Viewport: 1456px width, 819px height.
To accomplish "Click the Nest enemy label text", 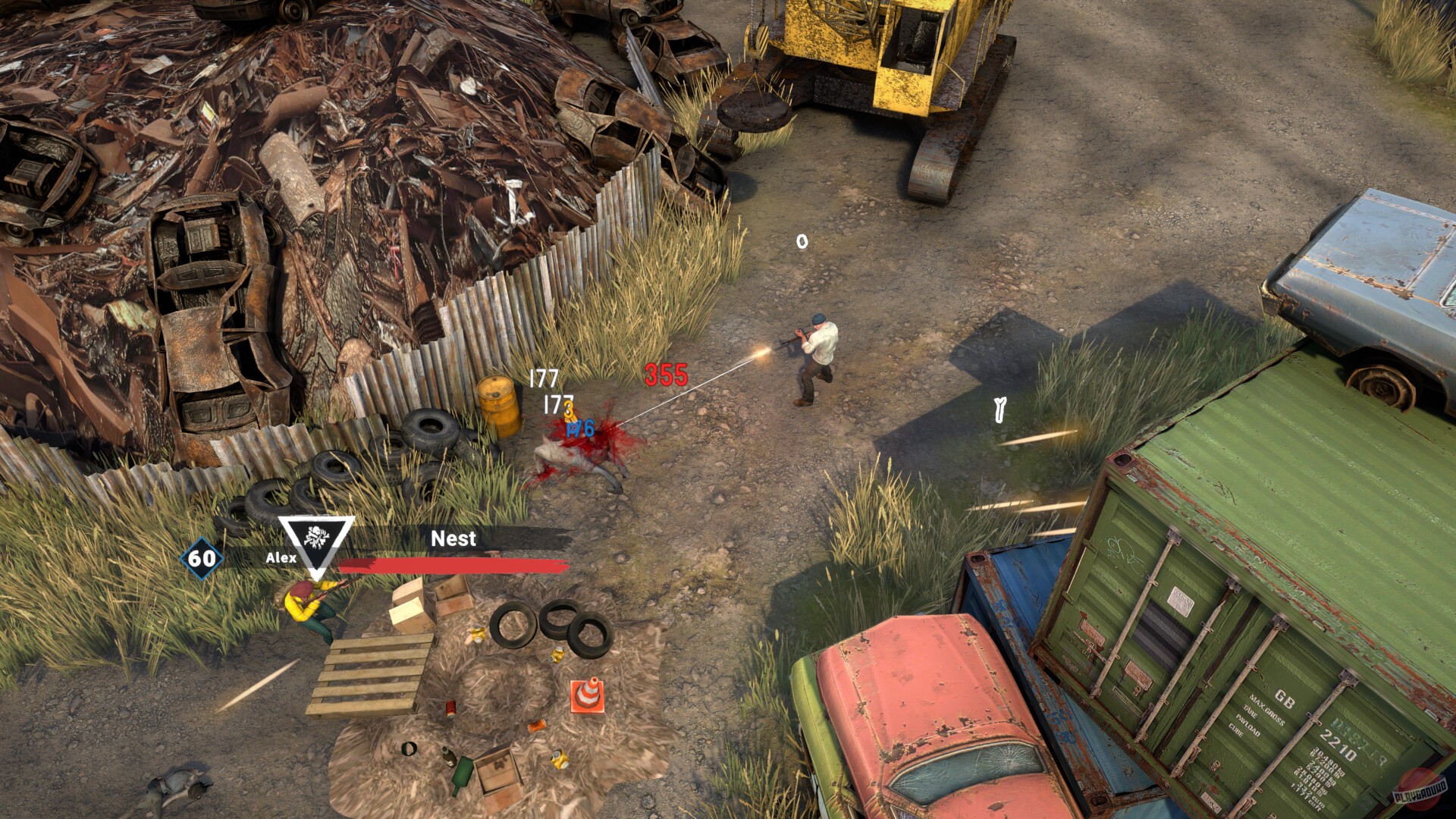I will (452, 539).
